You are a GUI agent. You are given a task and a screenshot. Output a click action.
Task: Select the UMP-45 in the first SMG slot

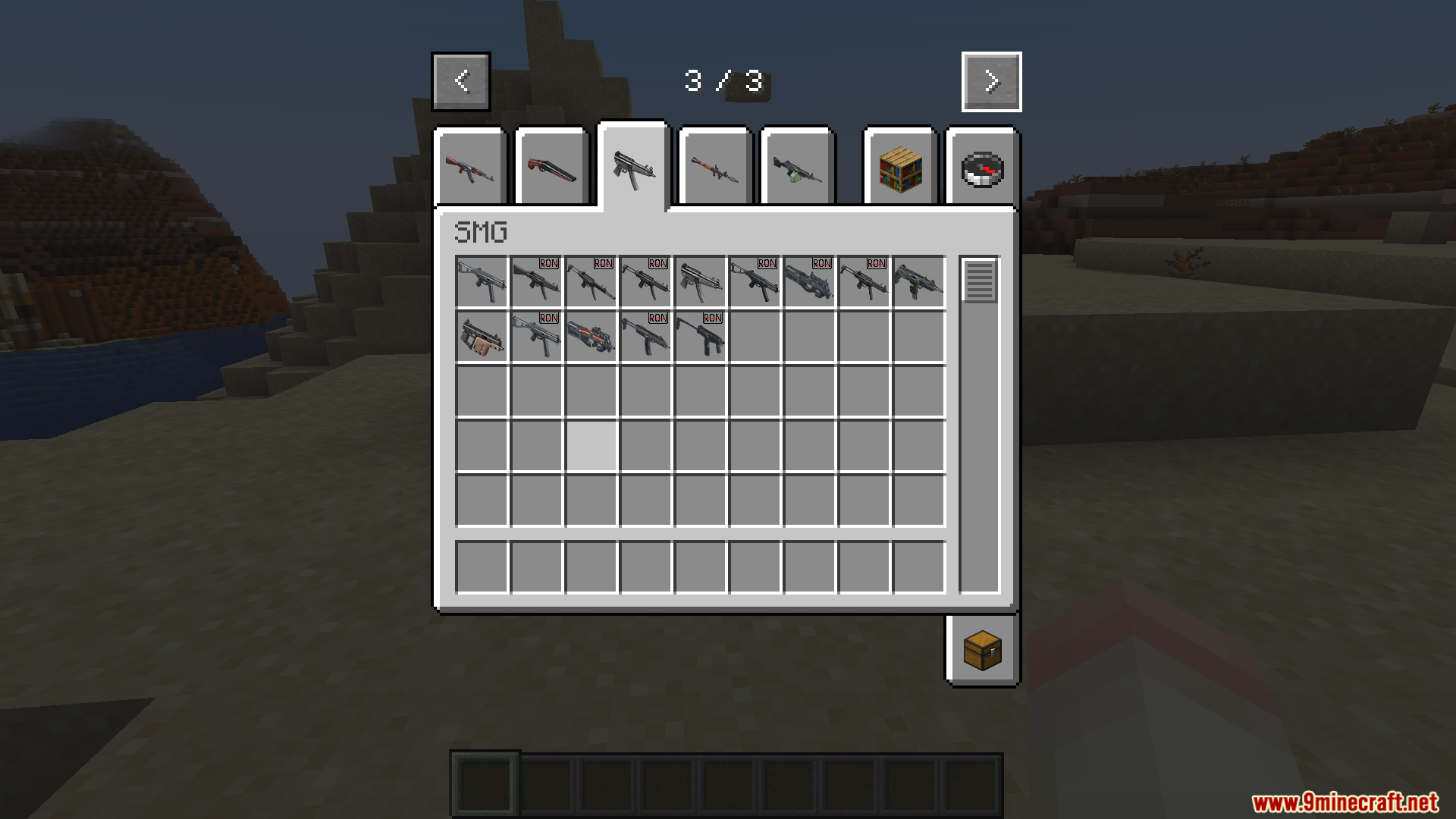[481, 281]
